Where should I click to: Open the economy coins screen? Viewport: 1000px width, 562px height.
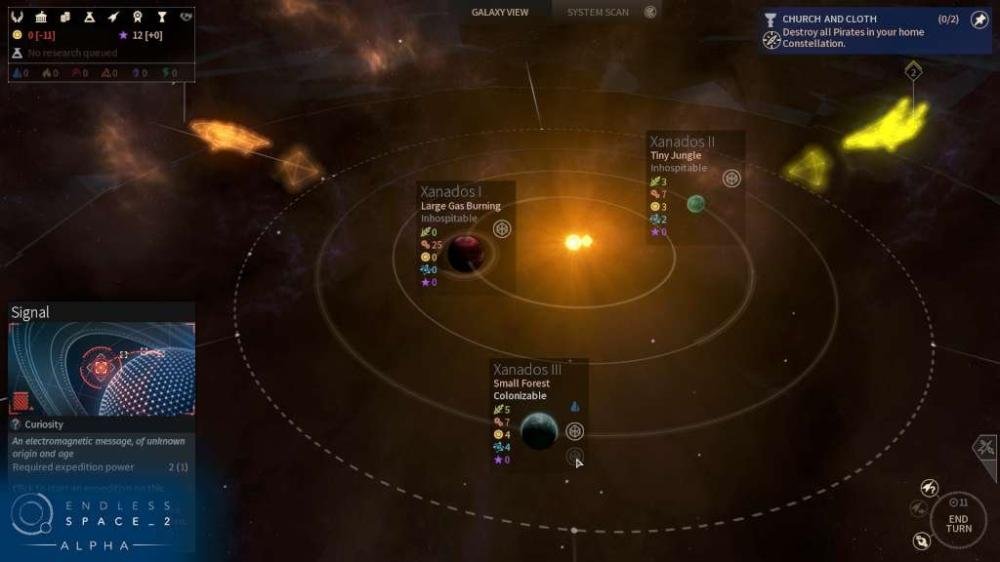tap(65, 17)
